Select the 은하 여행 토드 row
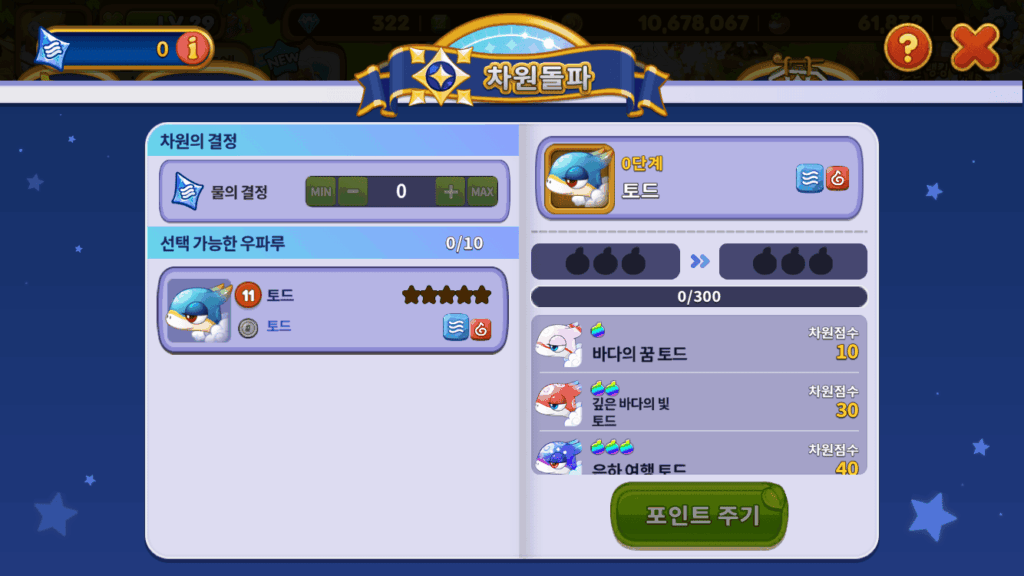The image size is (1024, 576). click(x=698, y=456)
